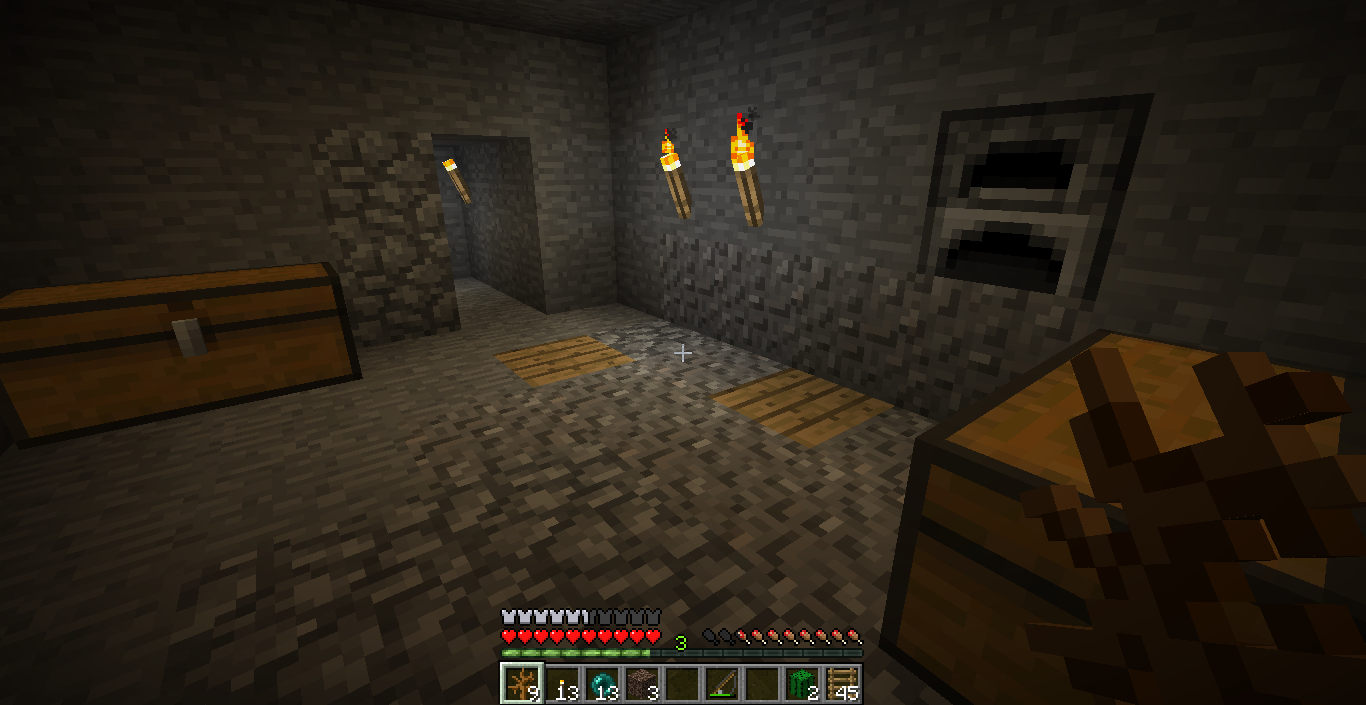Image resolution: width=1366 pixels, height=705 pixels.
Task: Select the brown speckled block slot
Action: [641, 683]
